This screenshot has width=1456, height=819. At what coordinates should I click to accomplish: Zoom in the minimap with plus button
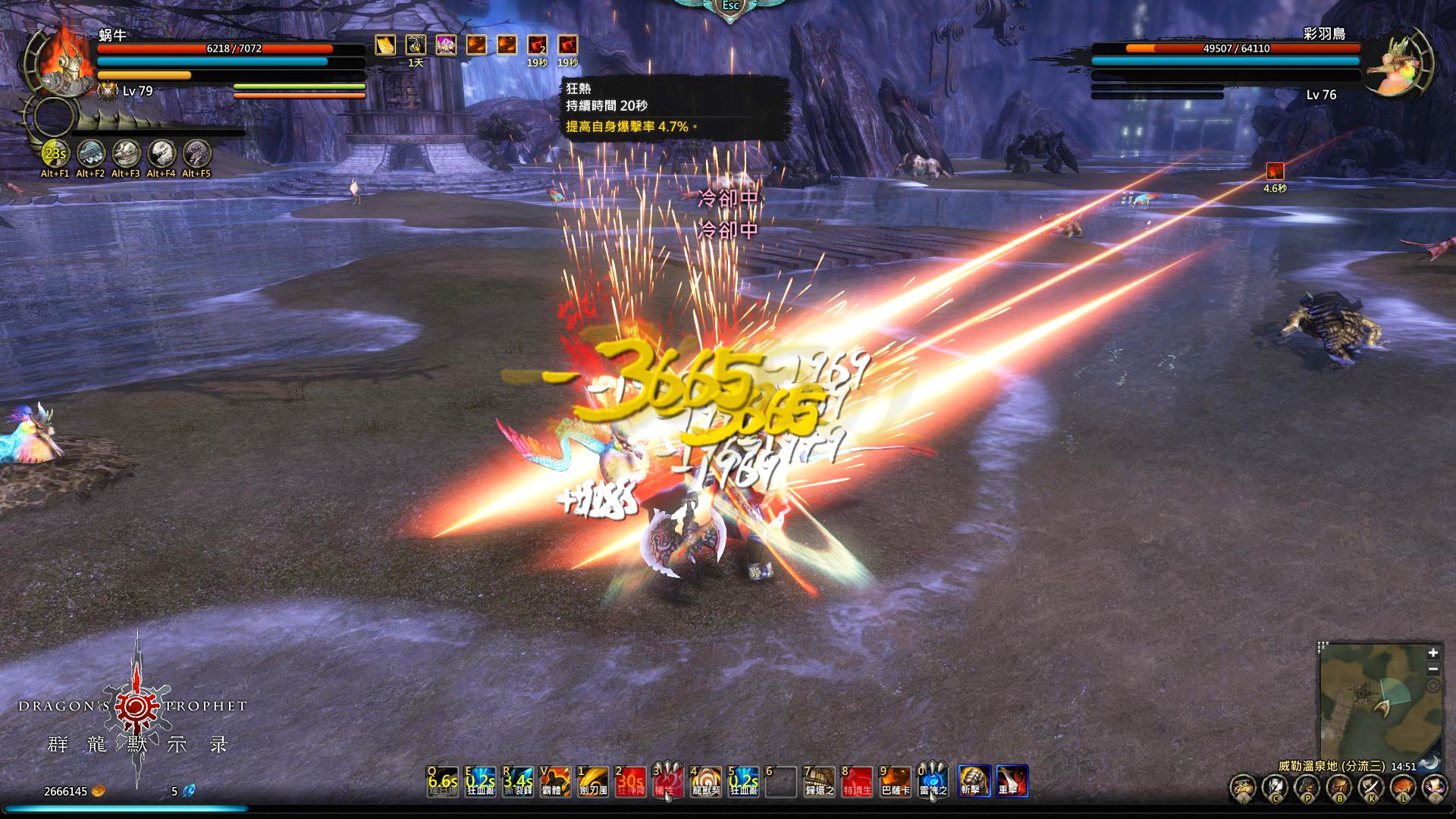click(1432, 653)
